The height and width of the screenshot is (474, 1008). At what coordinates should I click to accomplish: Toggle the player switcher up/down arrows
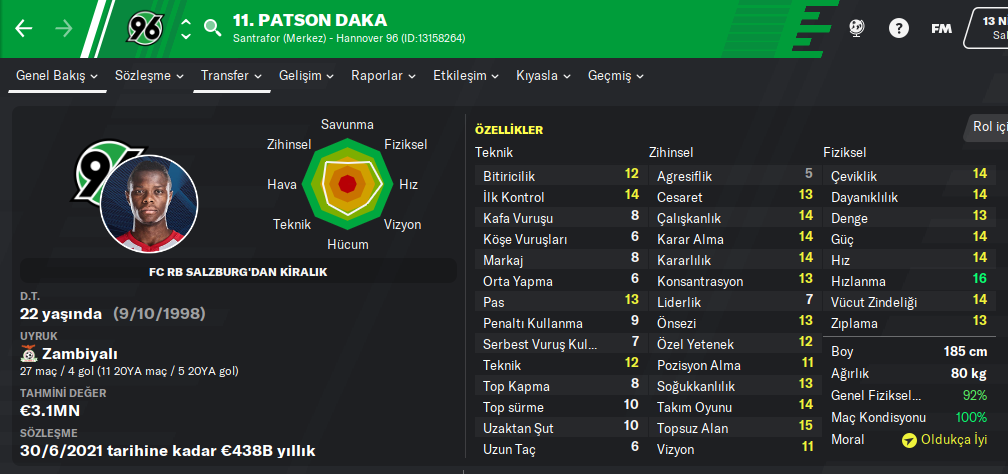tap(186, 28)
